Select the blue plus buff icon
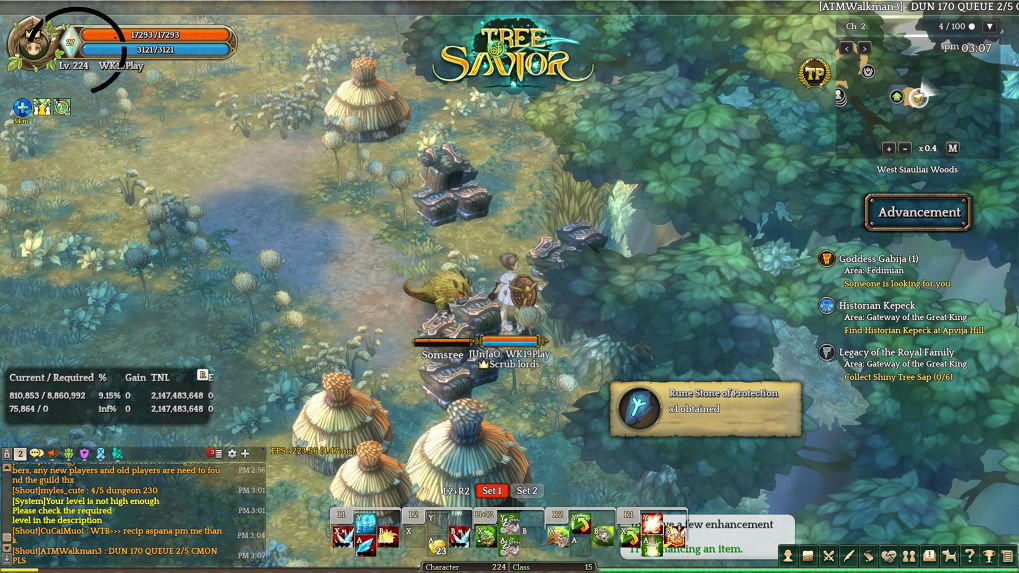Screen dimensions: 1019x573 pos(22,107)
